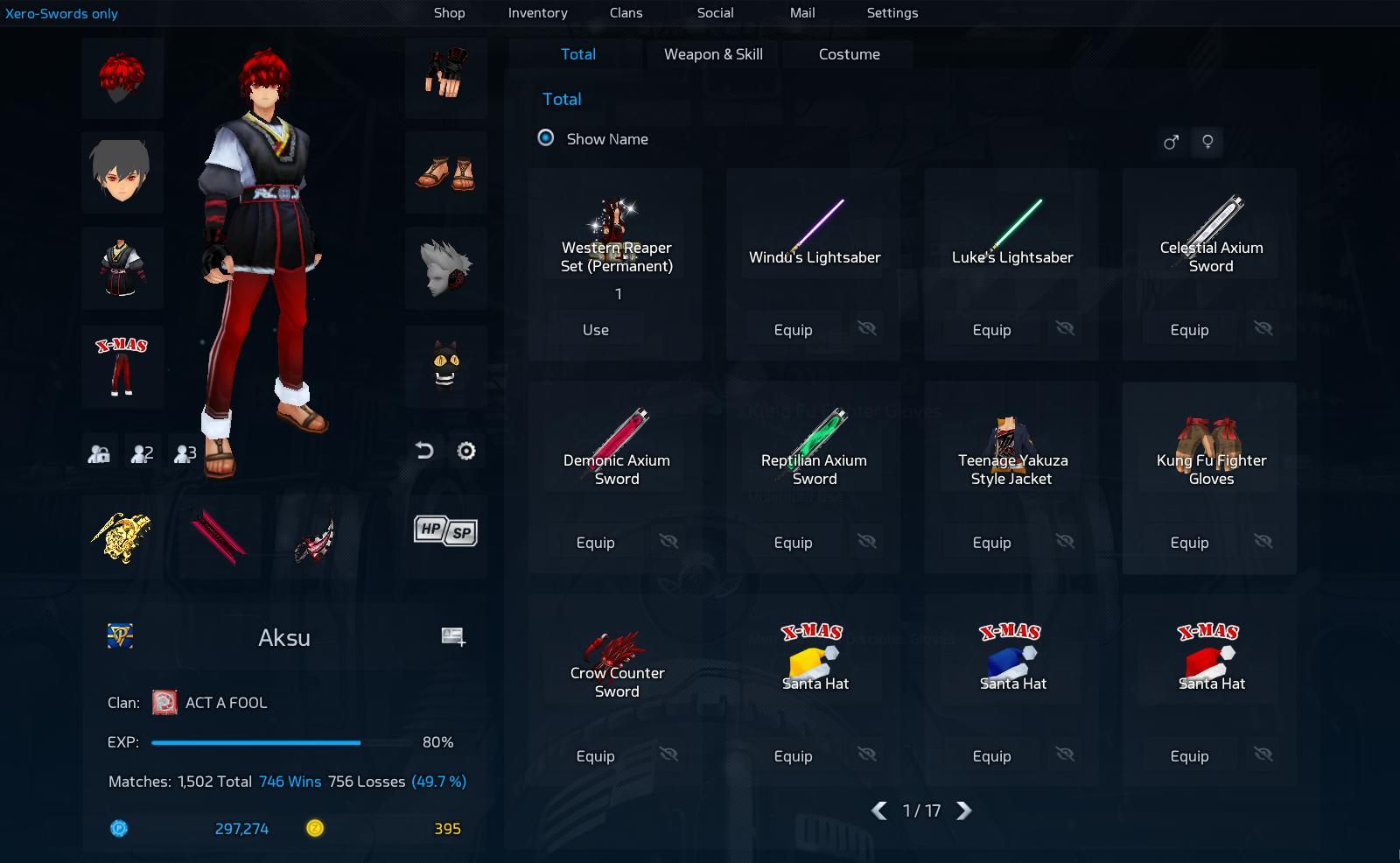Open the Shop menu
Screen dimensions: 1400x863
click(x=449, y=13)
